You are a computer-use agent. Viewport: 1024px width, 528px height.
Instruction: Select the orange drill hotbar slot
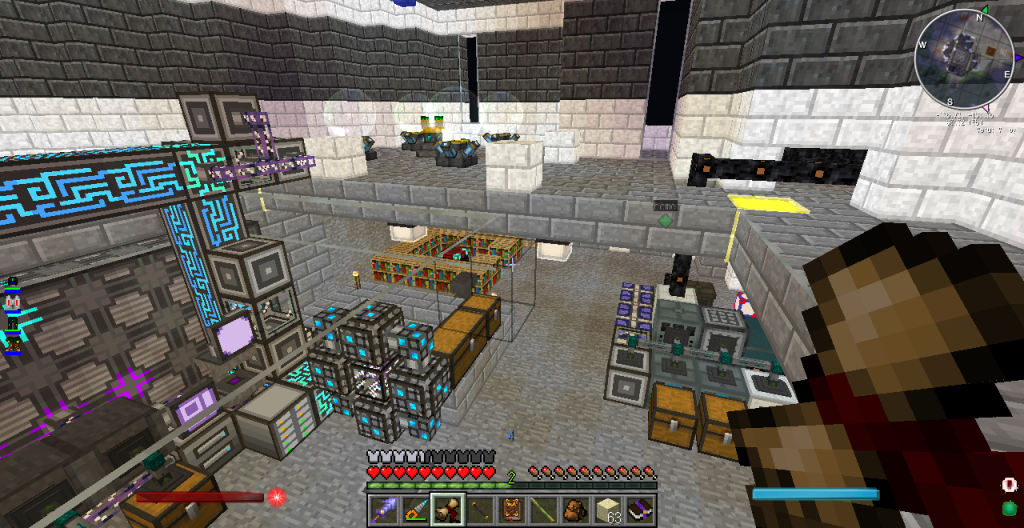(x=416, y=510)
